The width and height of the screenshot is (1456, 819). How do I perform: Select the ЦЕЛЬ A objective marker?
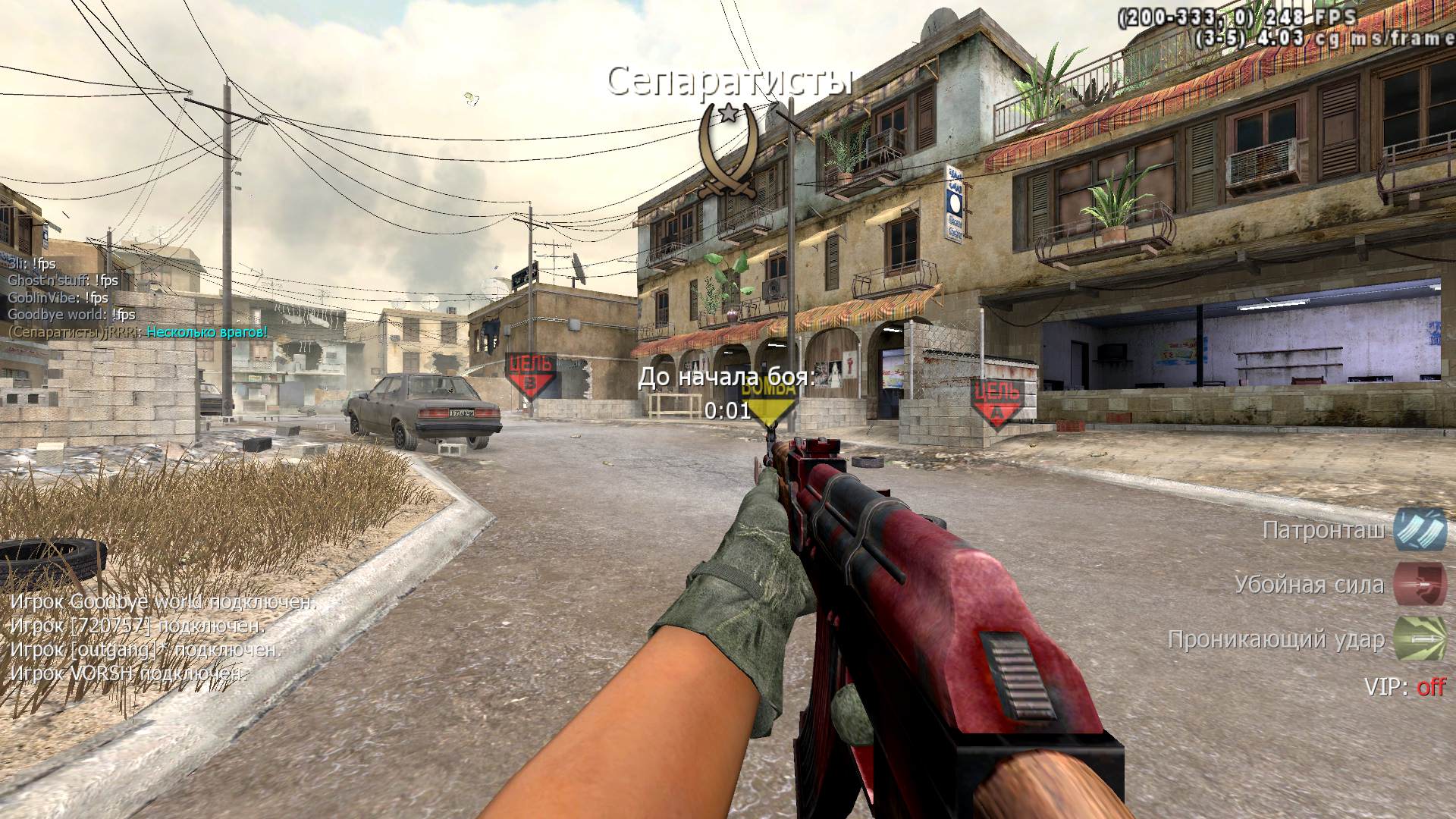point(996,402)
